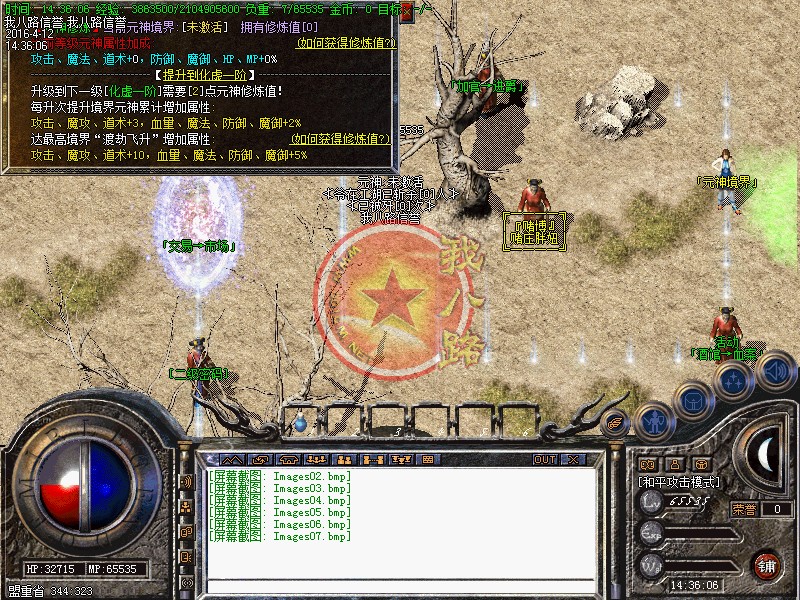The height and width of the screenshot is (600, 800).
Task: Open the skills button with sparkle stars
Action: click(x=734, y=381)
